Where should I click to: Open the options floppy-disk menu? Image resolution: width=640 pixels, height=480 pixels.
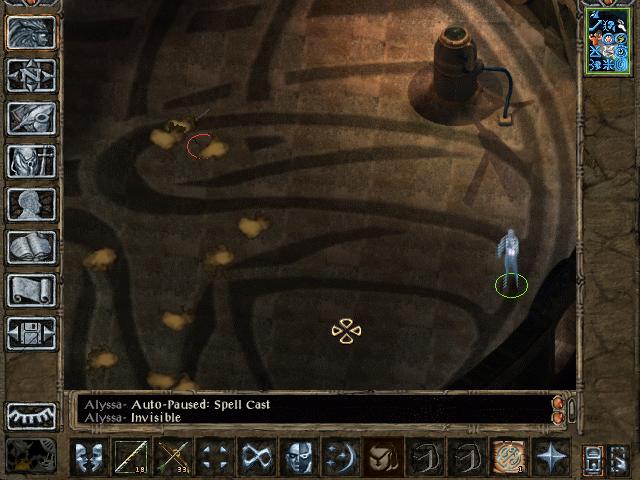coord(31,333)
